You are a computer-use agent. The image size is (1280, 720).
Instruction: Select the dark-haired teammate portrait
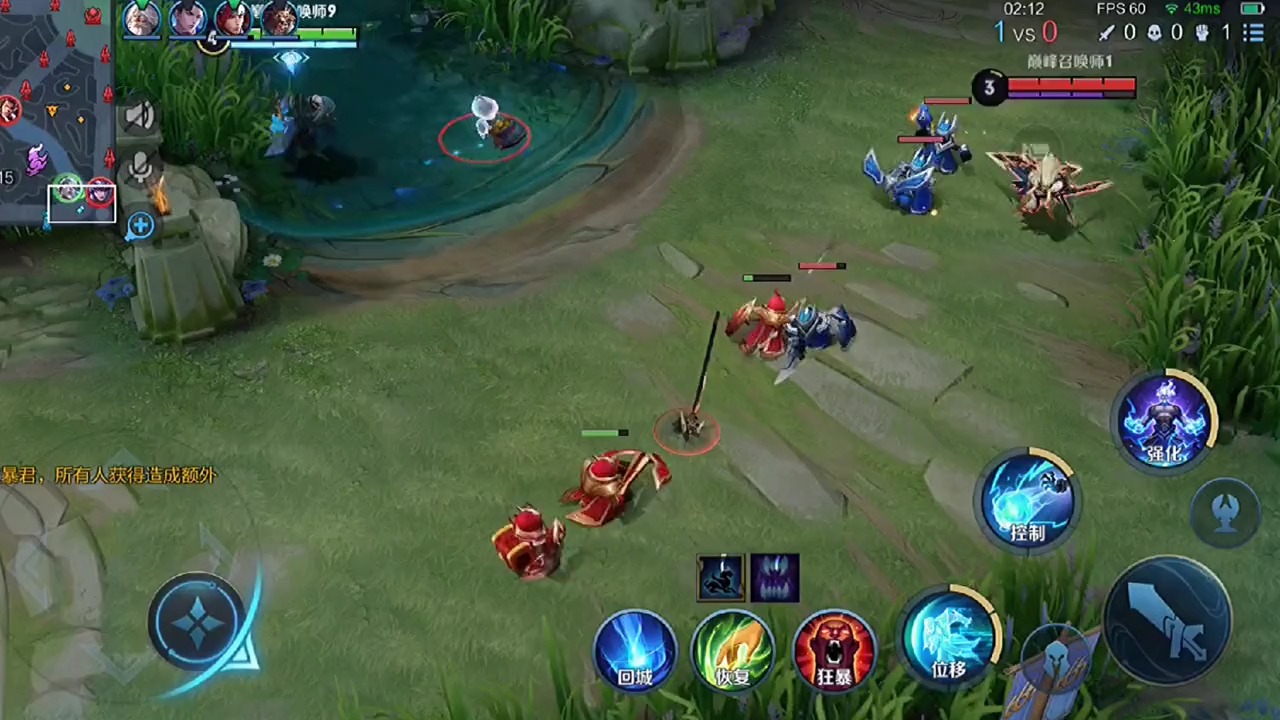coord(187,20)
